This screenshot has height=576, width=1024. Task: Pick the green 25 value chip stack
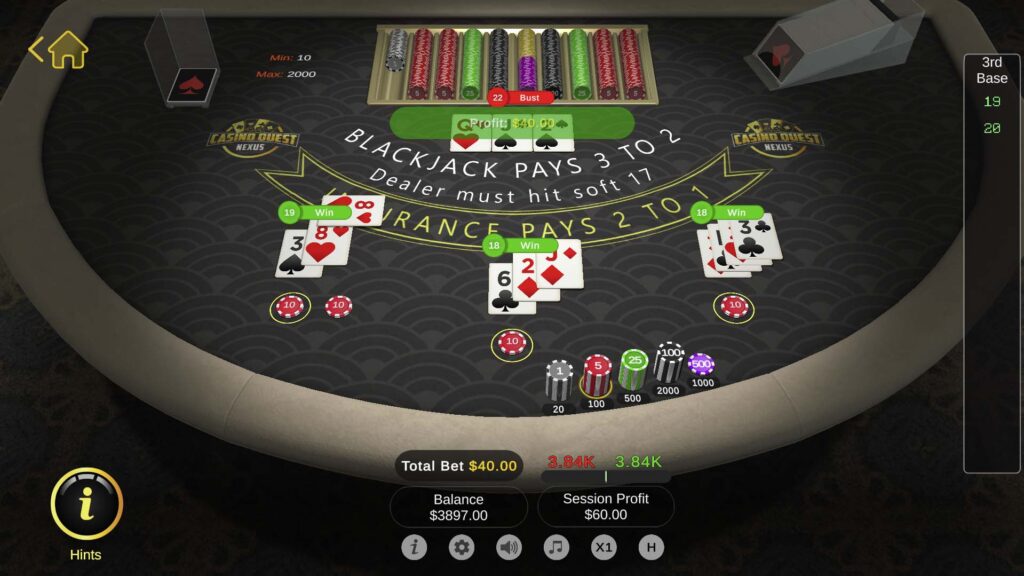coord(633,368)
